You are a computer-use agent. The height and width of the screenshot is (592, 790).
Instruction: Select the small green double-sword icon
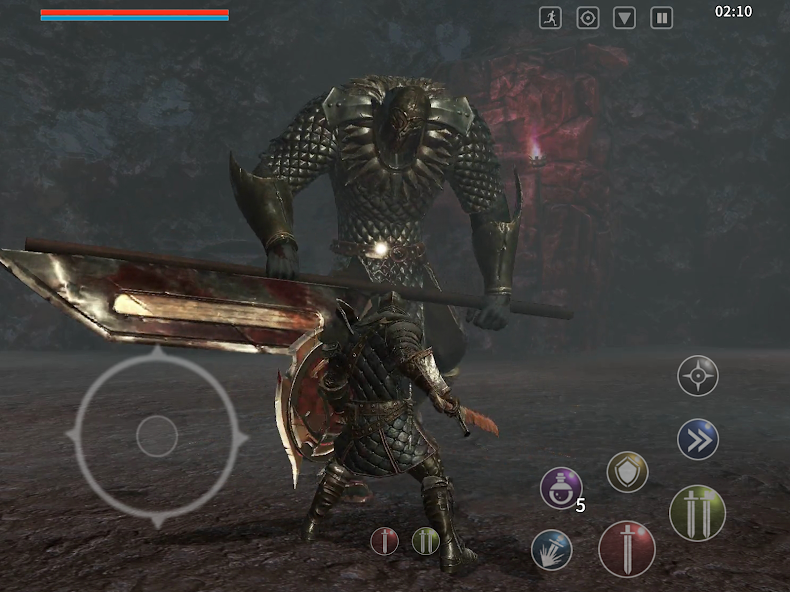click(426, 541)
